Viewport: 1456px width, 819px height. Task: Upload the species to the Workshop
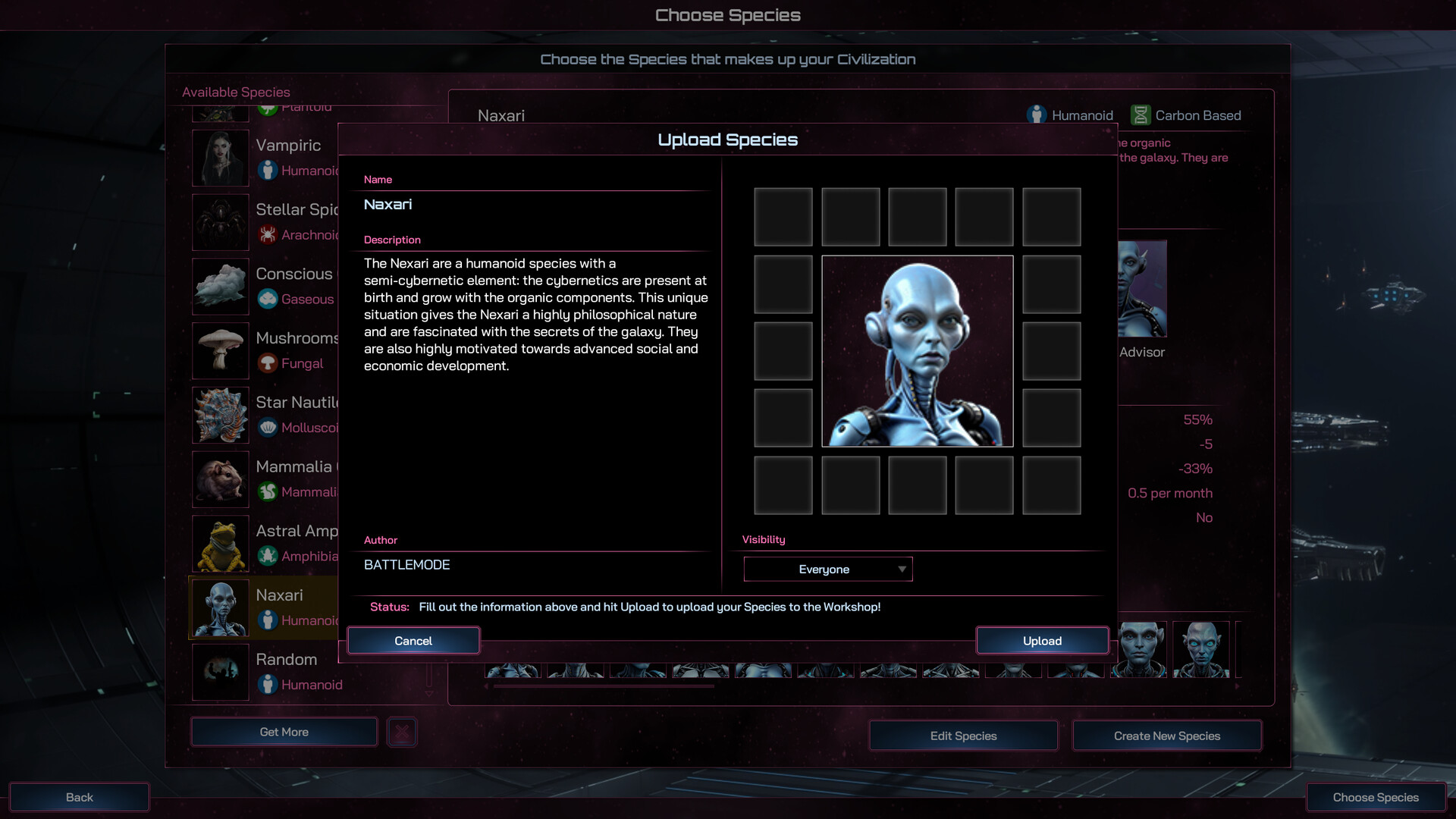(1042, 641)
